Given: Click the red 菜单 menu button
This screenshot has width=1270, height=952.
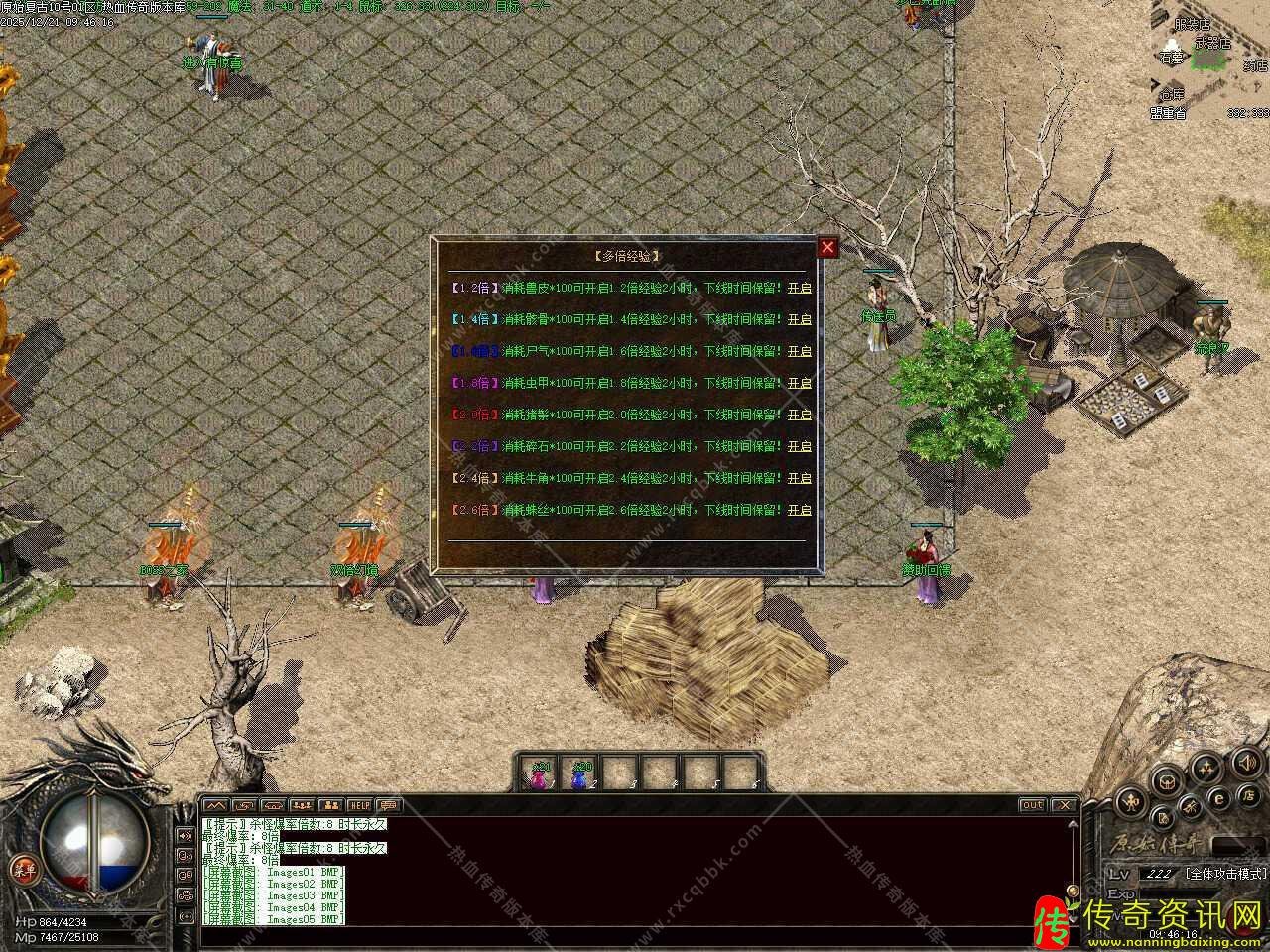Looking at the screenshot, I should 22,869.
